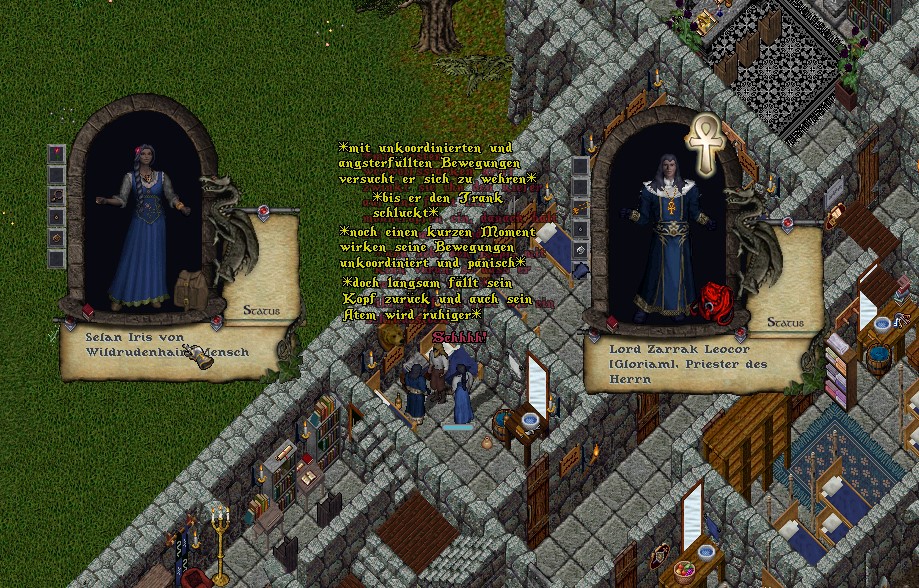Open the red book on Lord Zarrak's paperdoll
This screenshot has width=919, height=588.
(x=612, y=323)
